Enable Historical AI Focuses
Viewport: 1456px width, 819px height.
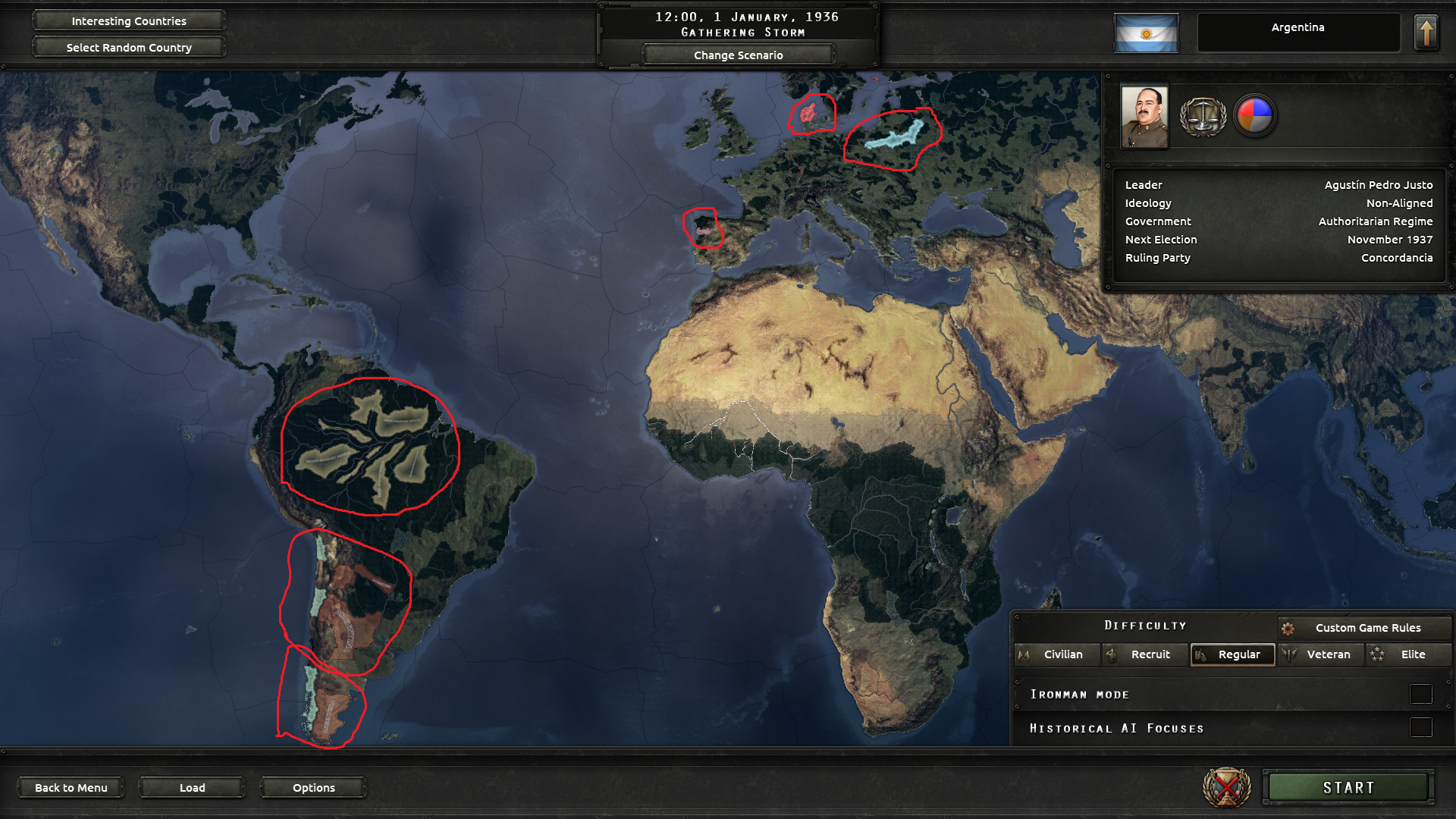click(1420, 727)
